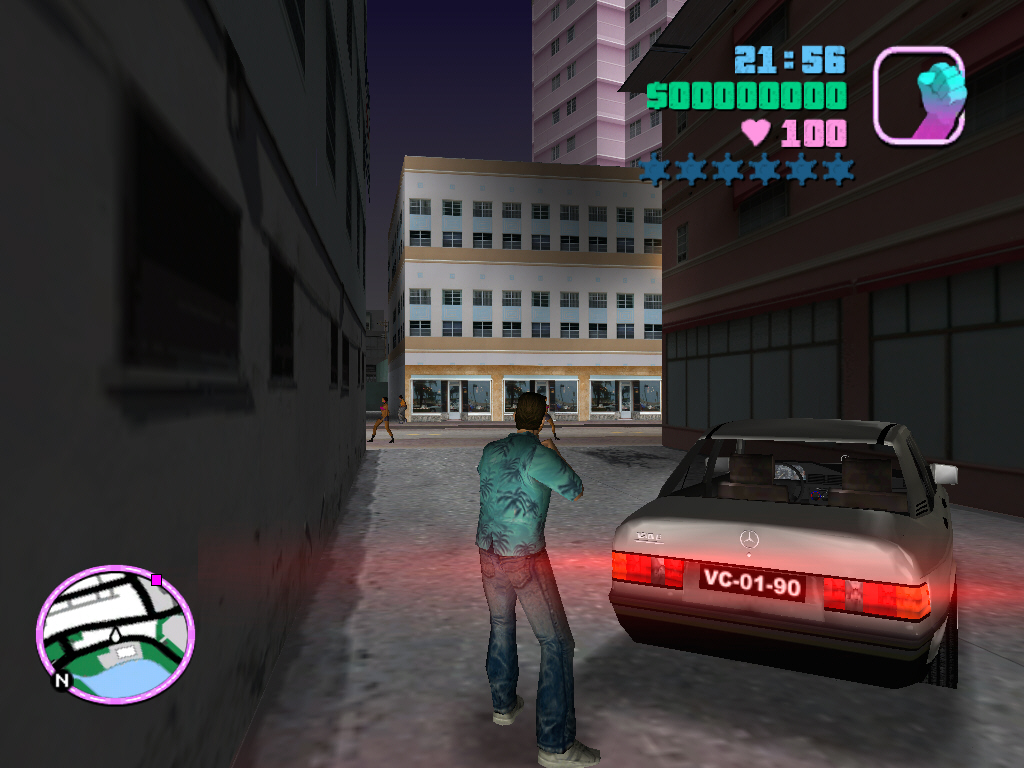Click the north N marker on radar
1024x768 pixels.
(x=62, y=680)
